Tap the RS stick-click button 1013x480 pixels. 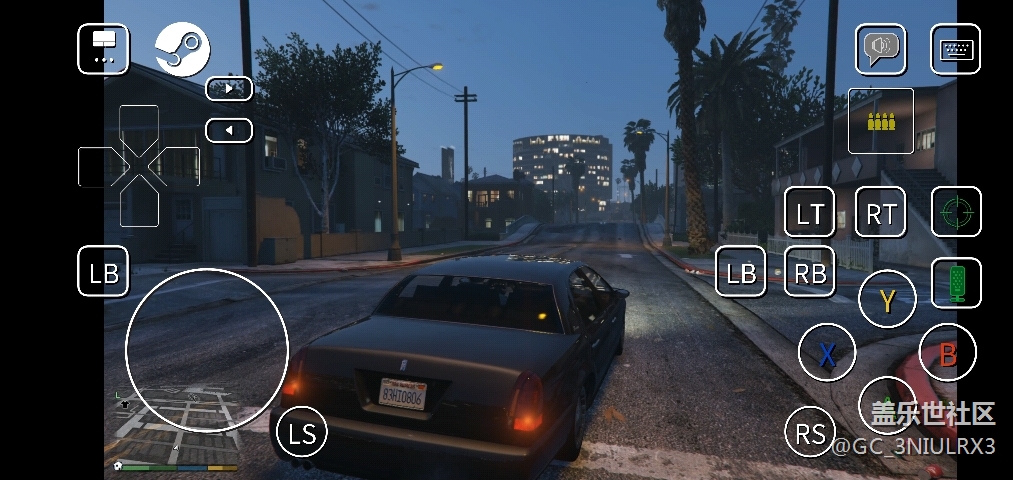811,433
